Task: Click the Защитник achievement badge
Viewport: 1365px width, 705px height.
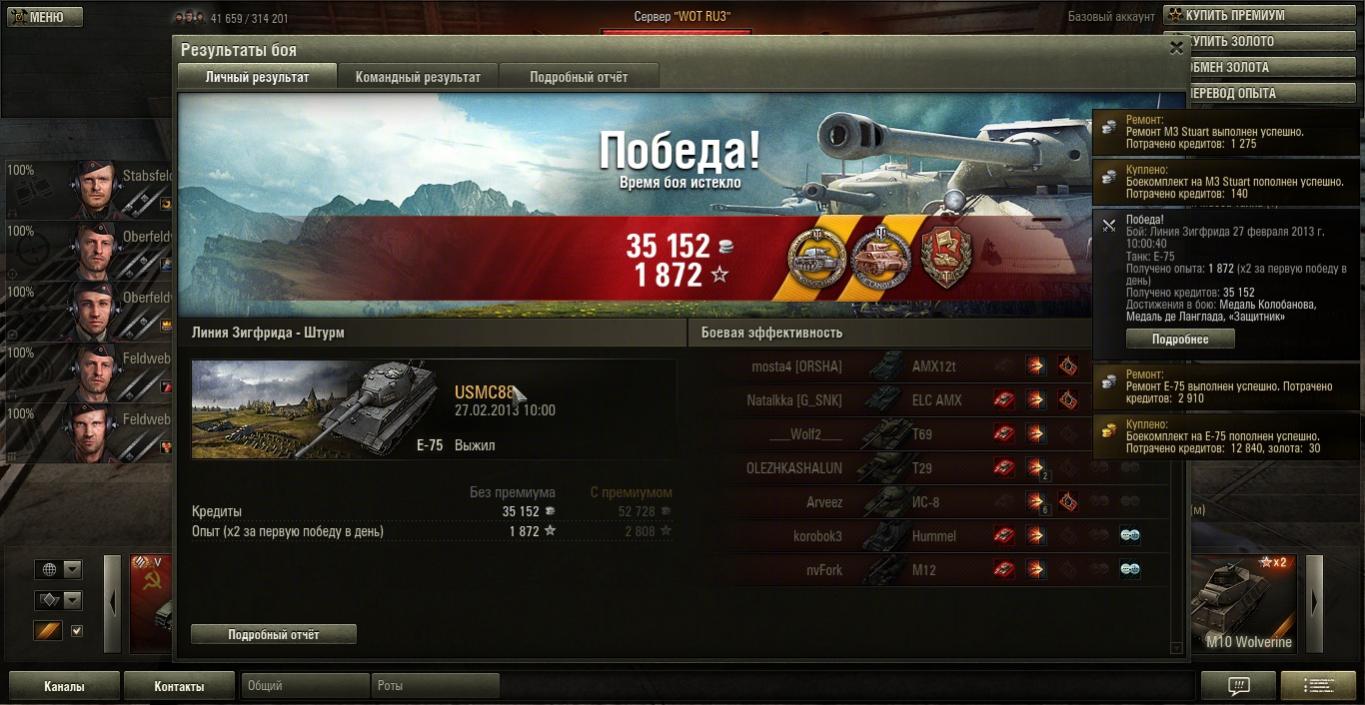Action: (945, 258)
